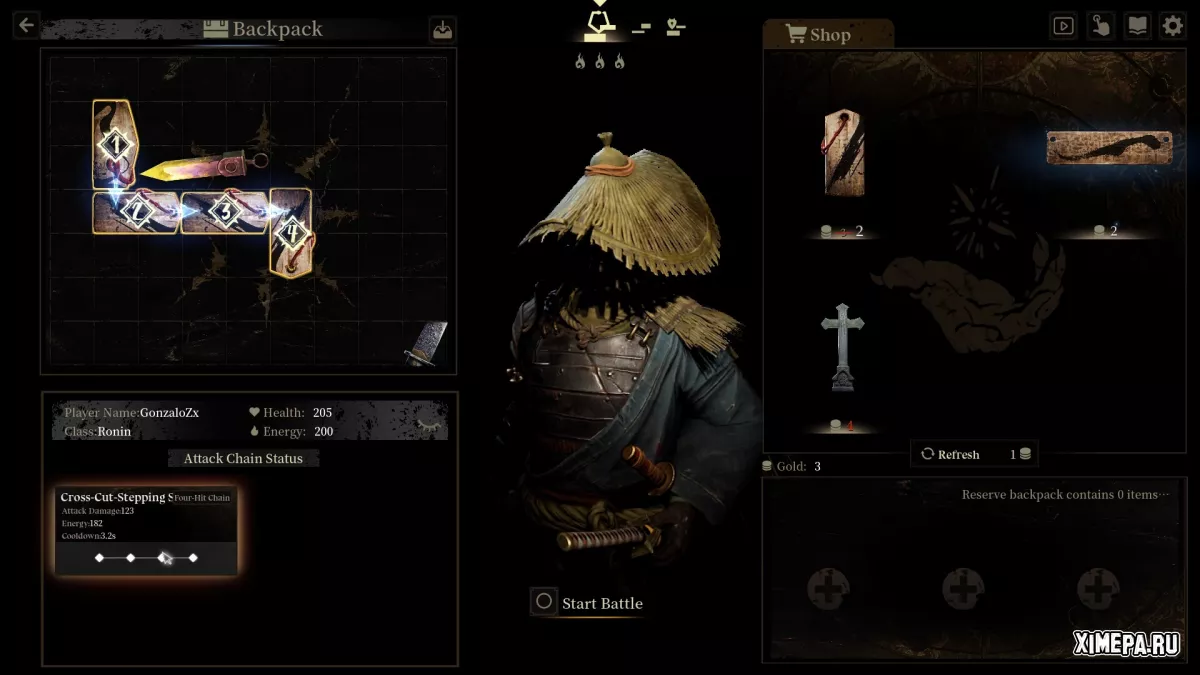Image resolution: width=1200 pixels, height=675 pixels.
Task: Go back with the top-left arrow
Action: pyautogui.click(x=26, y=26)
